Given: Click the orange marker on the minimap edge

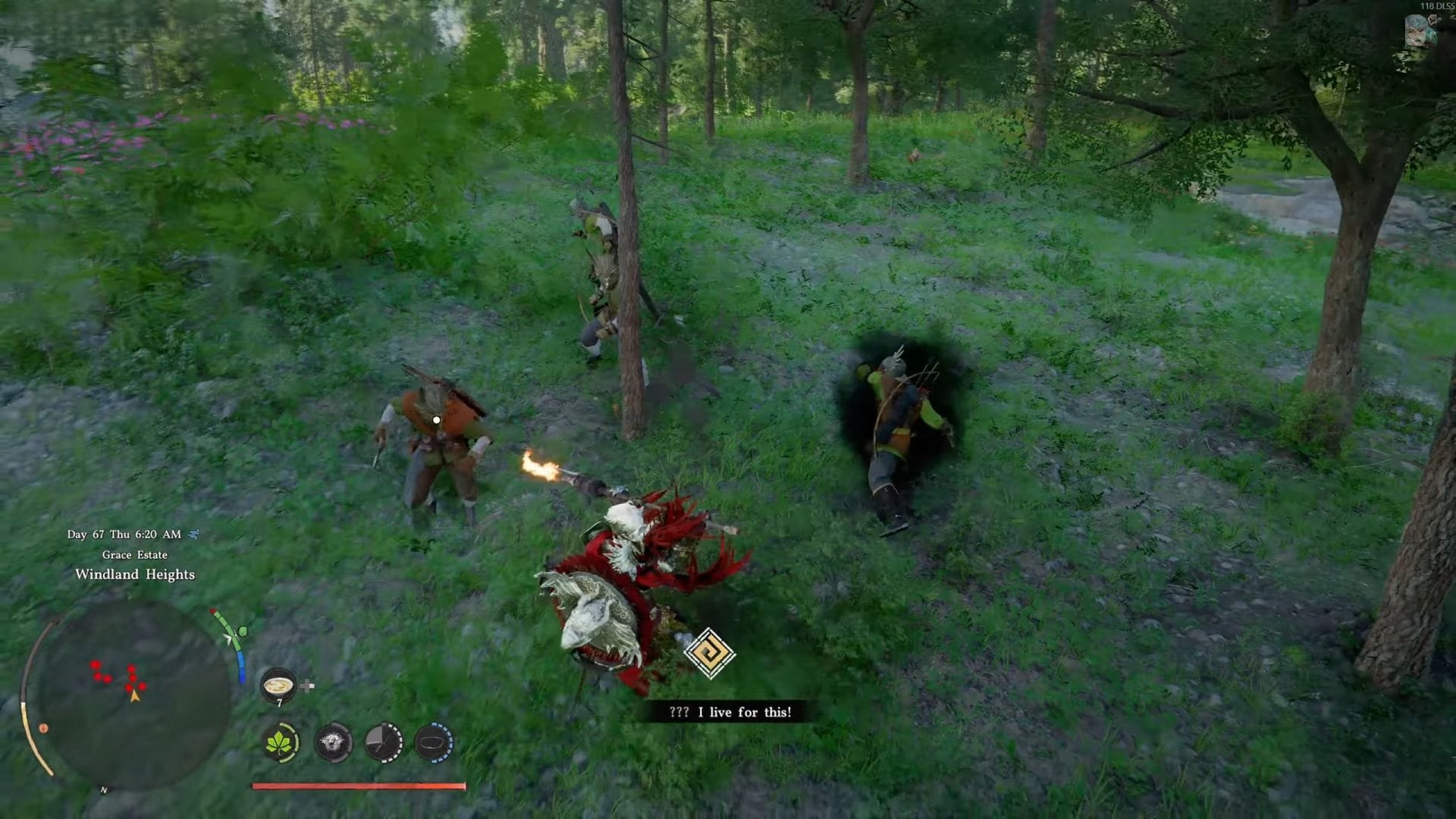Looking at the screenshot, I should point(43,728).
